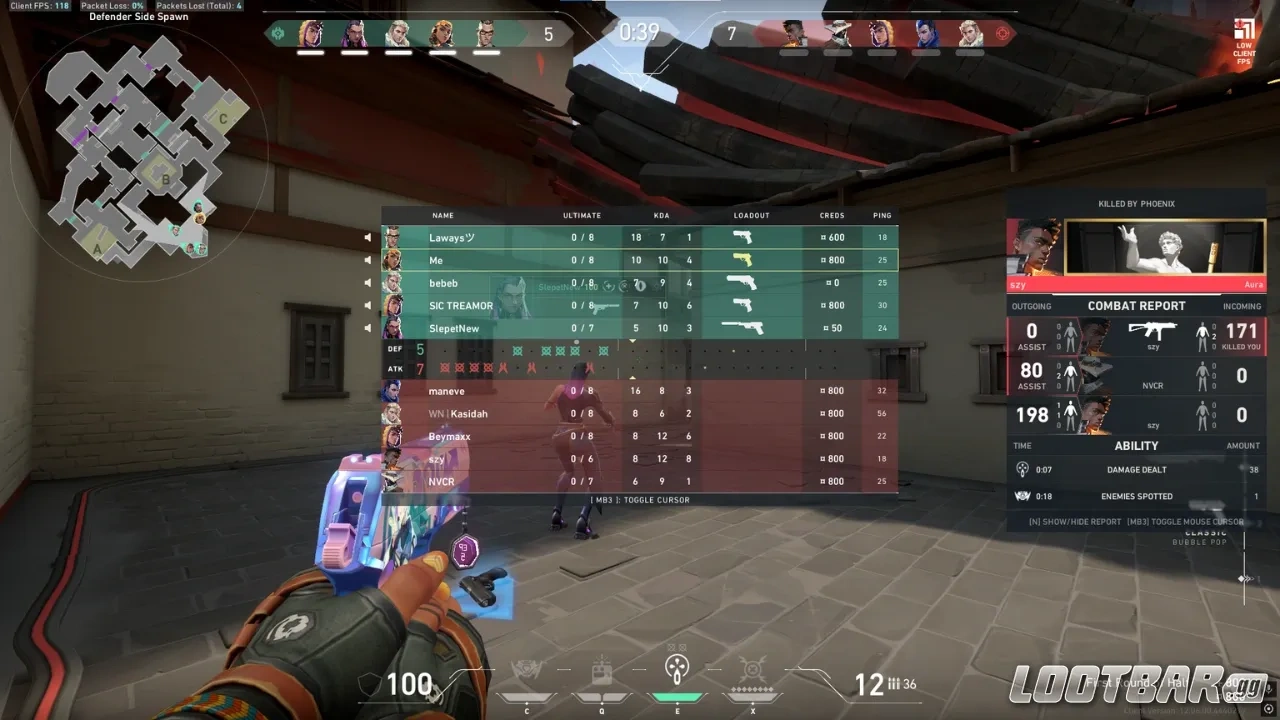
Task: Toggle voice indicator beside SlepetNew
Action: coord(368,328)
